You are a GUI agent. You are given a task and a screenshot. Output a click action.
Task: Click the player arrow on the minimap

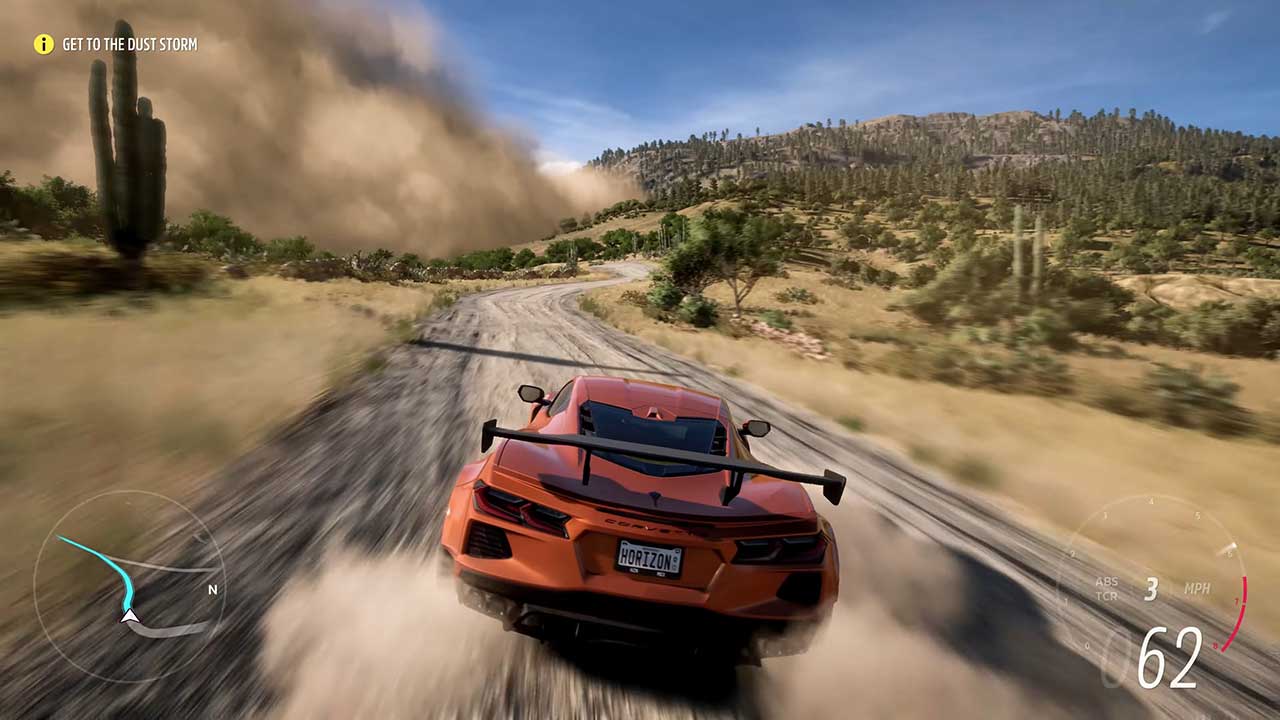coord(129,617)
